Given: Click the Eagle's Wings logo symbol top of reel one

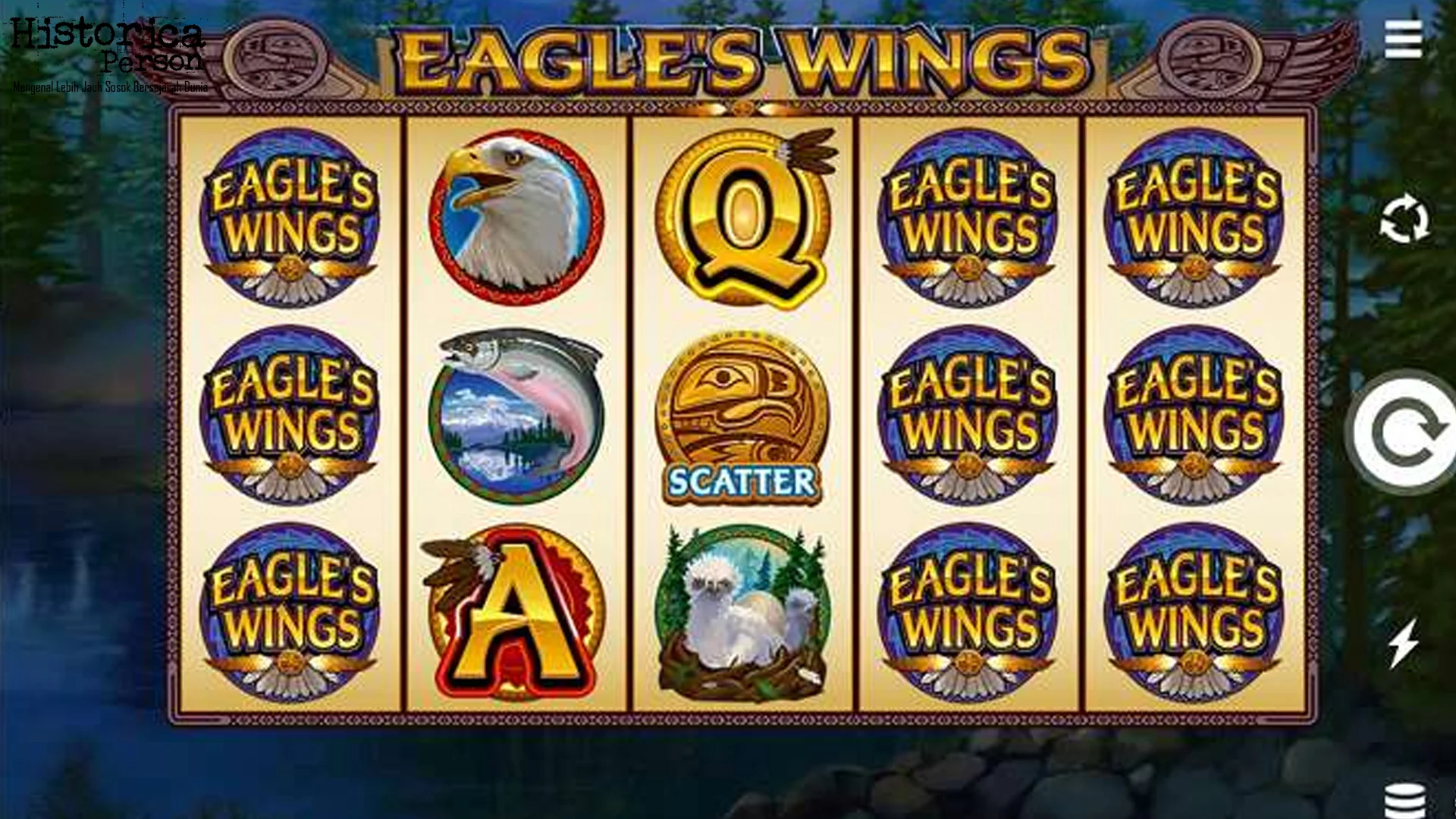Looking at the screenshot, I should point(292,212).
